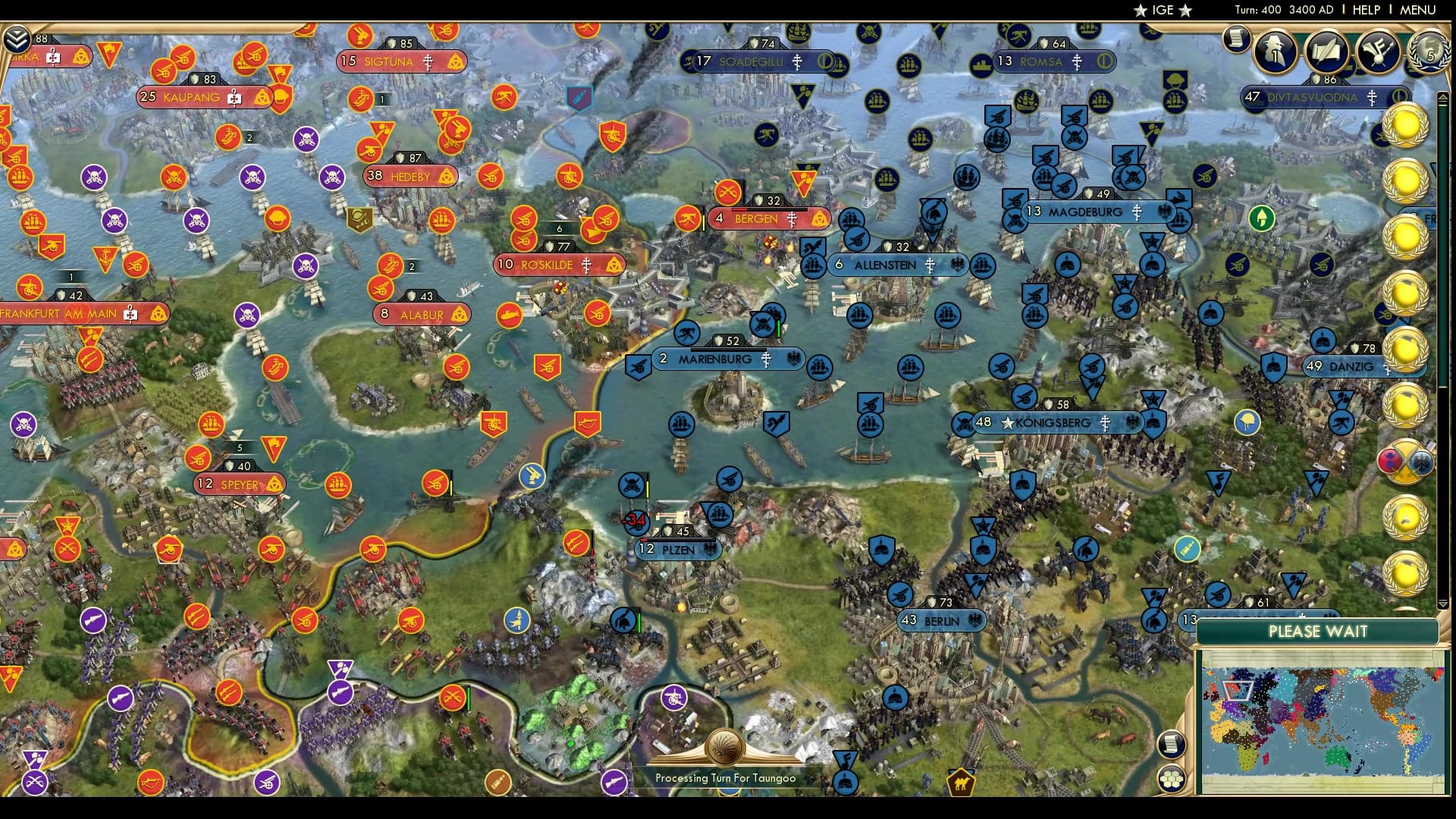Viewport: 1456px width, 819px height.
Task: Open HELP from the top bar
Action: pos(1366,10)
